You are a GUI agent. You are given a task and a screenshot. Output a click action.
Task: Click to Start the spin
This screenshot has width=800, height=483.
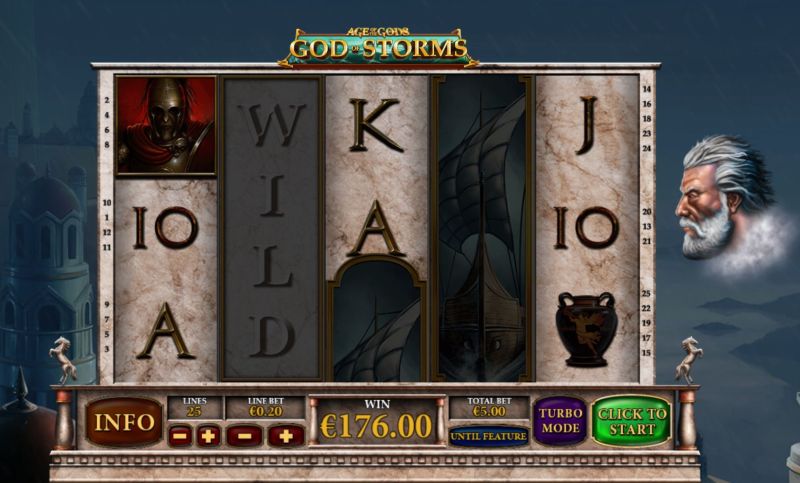[631, 421]
